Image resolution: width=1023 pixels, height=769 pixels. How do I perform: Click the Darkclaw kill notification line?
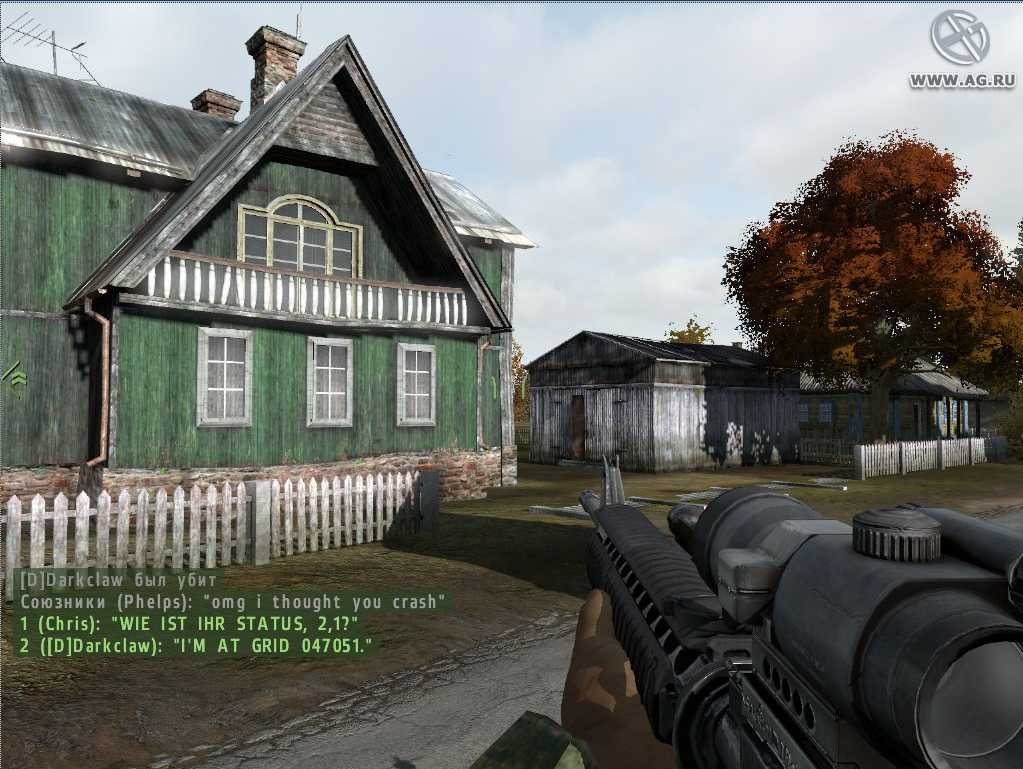(119, 580)
